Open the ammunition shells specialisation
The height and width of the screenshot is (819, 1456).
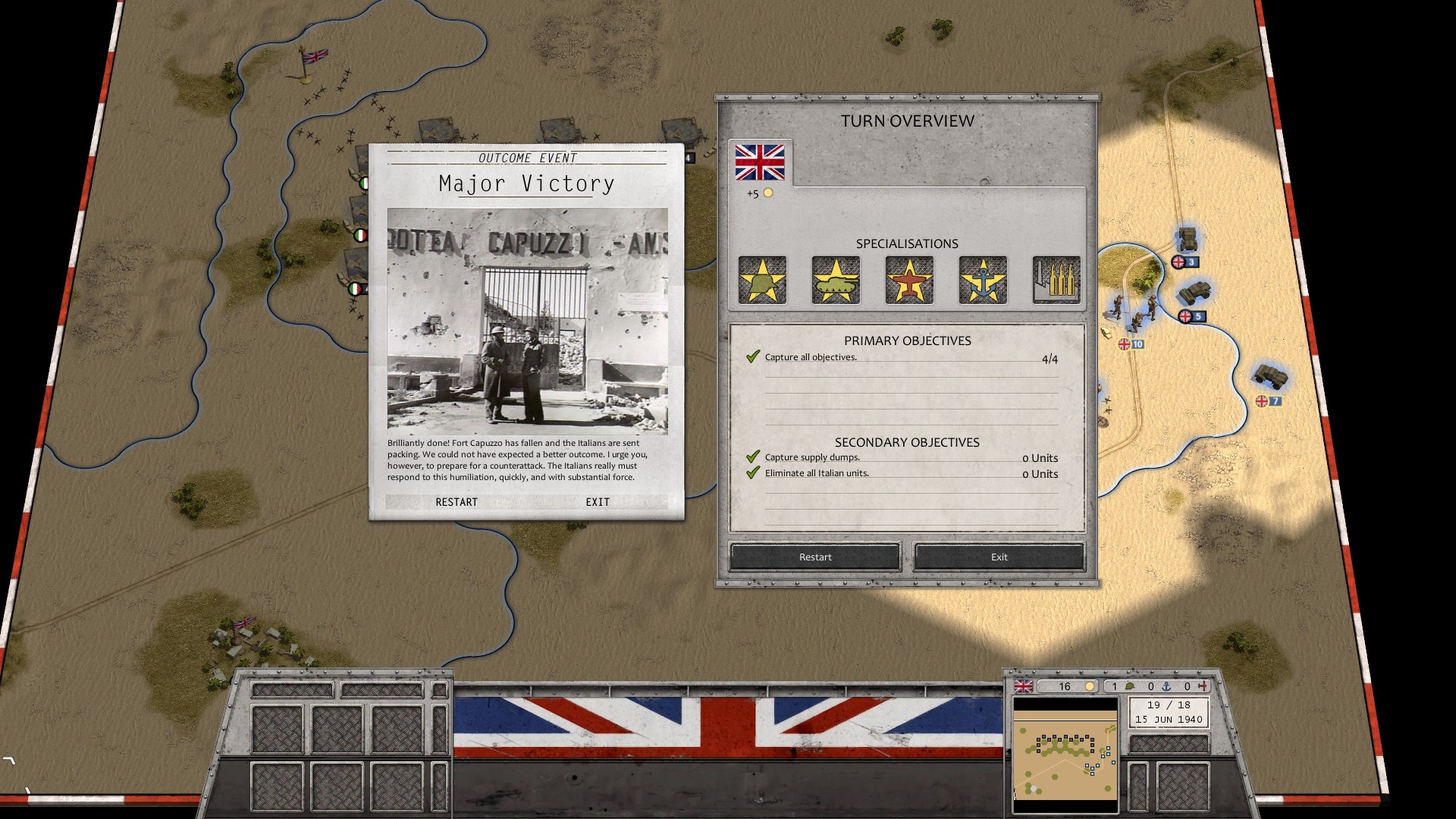[x=1056, y=280]
